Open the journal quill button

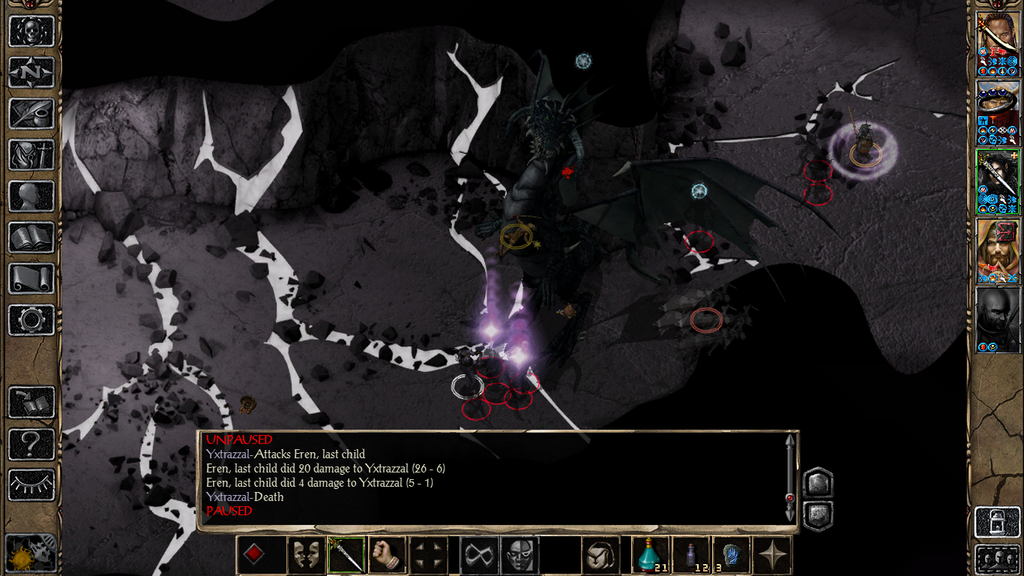tap(30, 113)
